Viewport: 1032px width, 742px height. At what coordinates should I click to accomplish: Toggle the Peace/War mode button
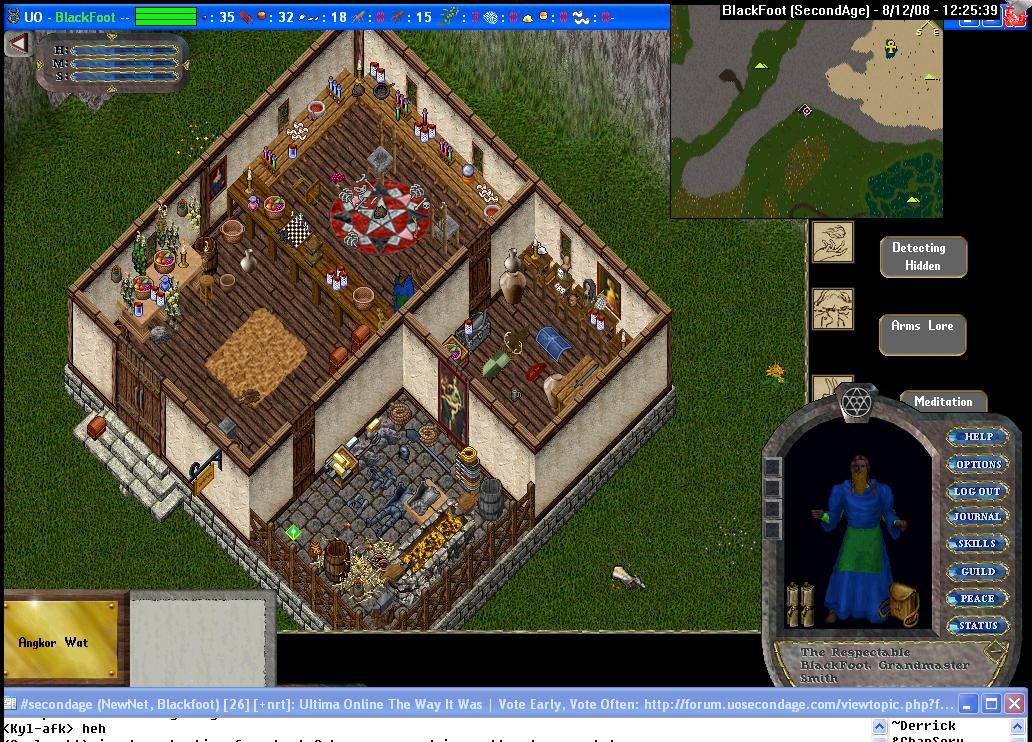tap(977, 598)
